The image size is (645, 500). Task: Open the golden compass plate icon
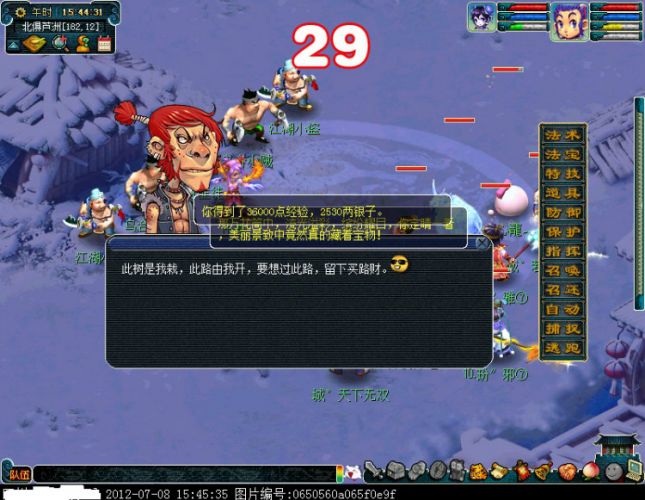tap(33, 43)
